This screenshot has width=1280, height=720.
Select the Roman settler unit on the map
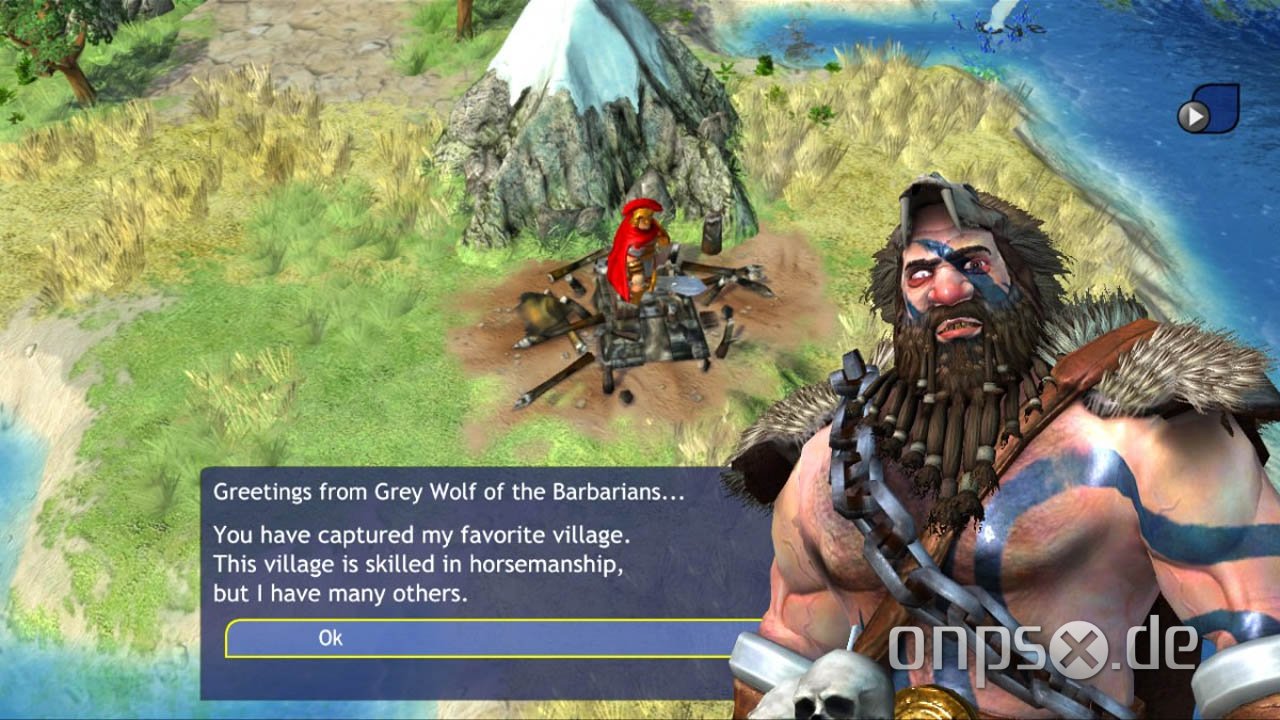641,250
